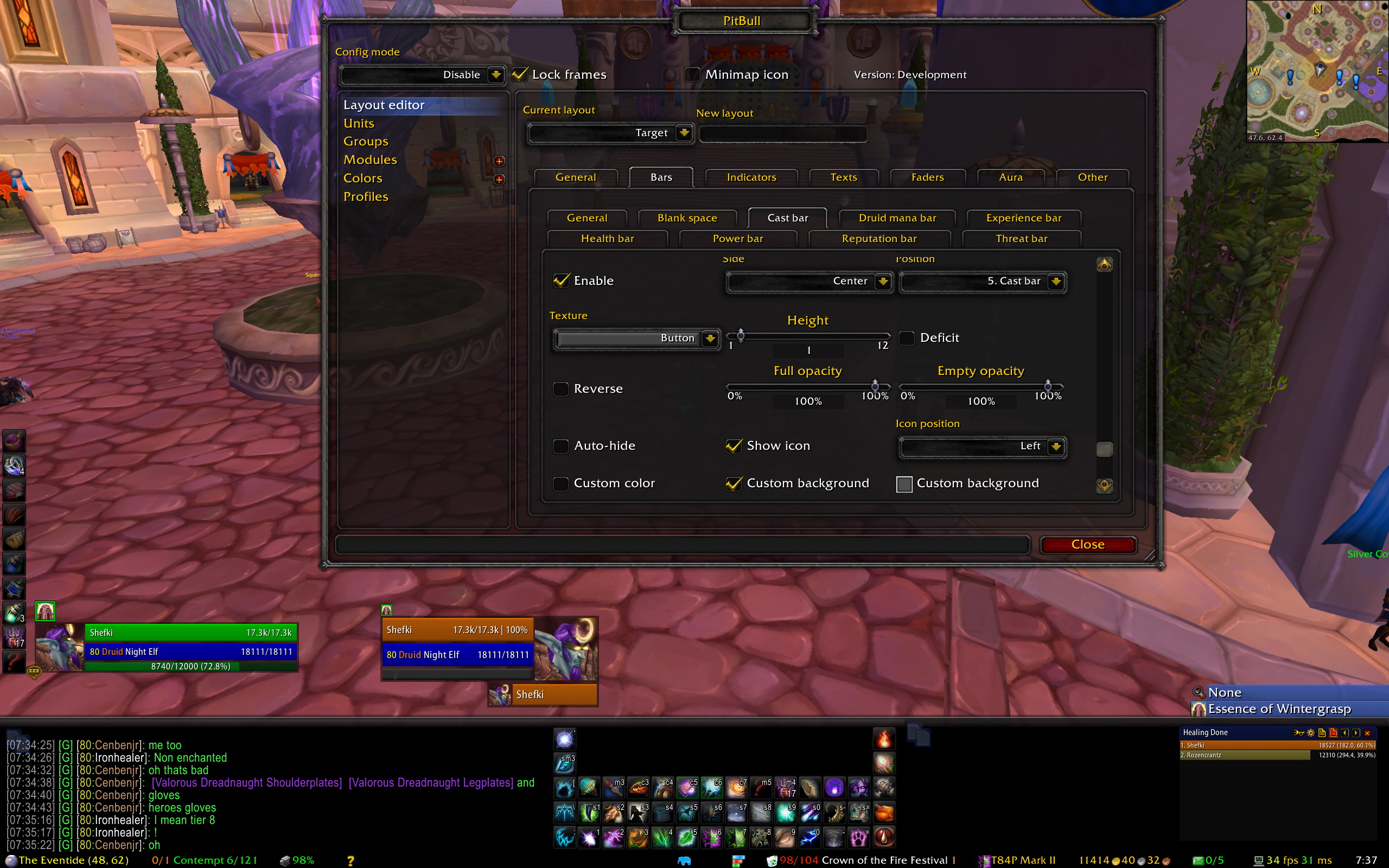Image resolution: width=1389 pixels, height=868 pixels.
Task: Check the Deficit option
Action: click(907, 337)
